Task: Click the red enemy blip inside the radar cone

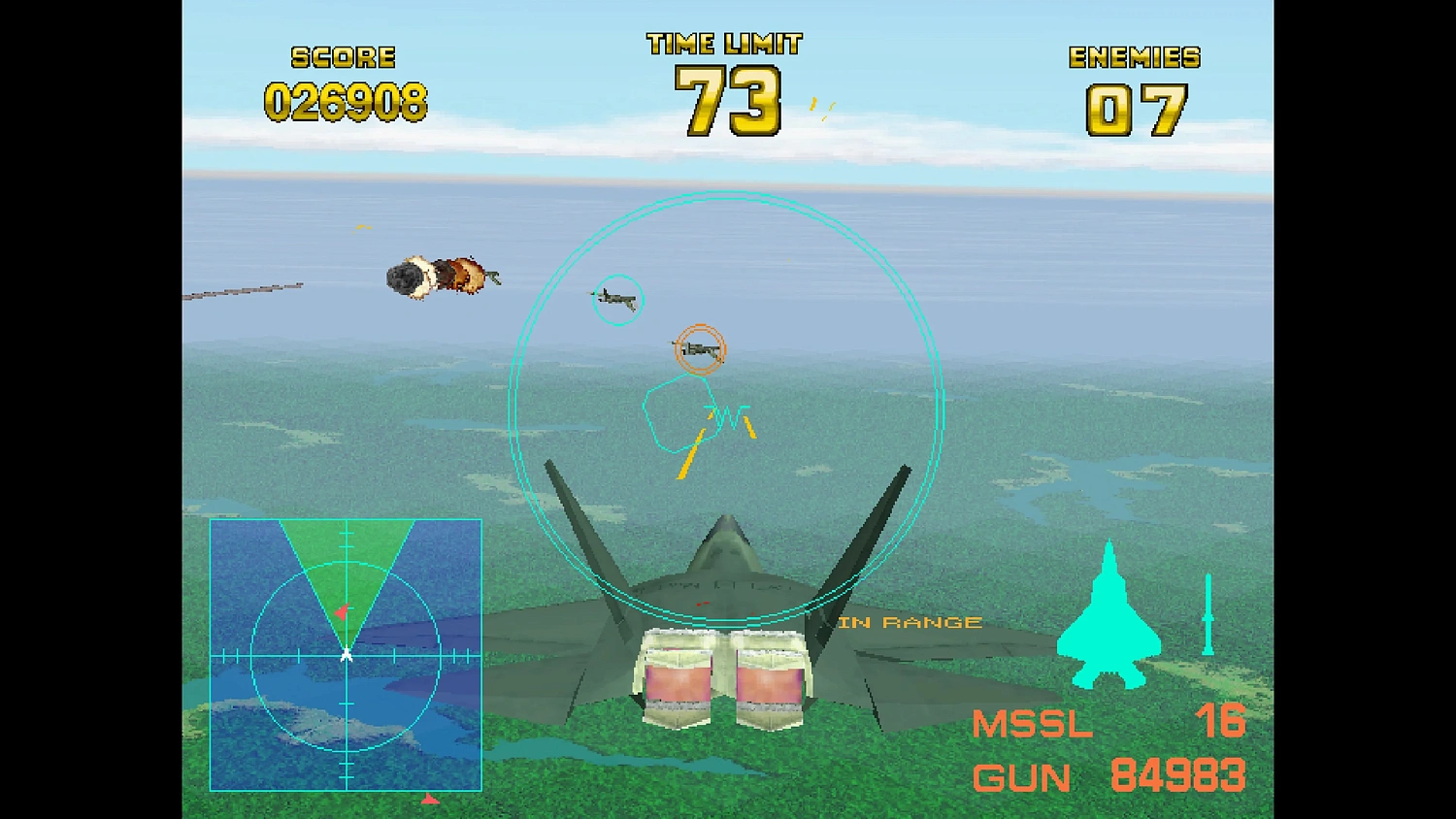Action: 342,608
